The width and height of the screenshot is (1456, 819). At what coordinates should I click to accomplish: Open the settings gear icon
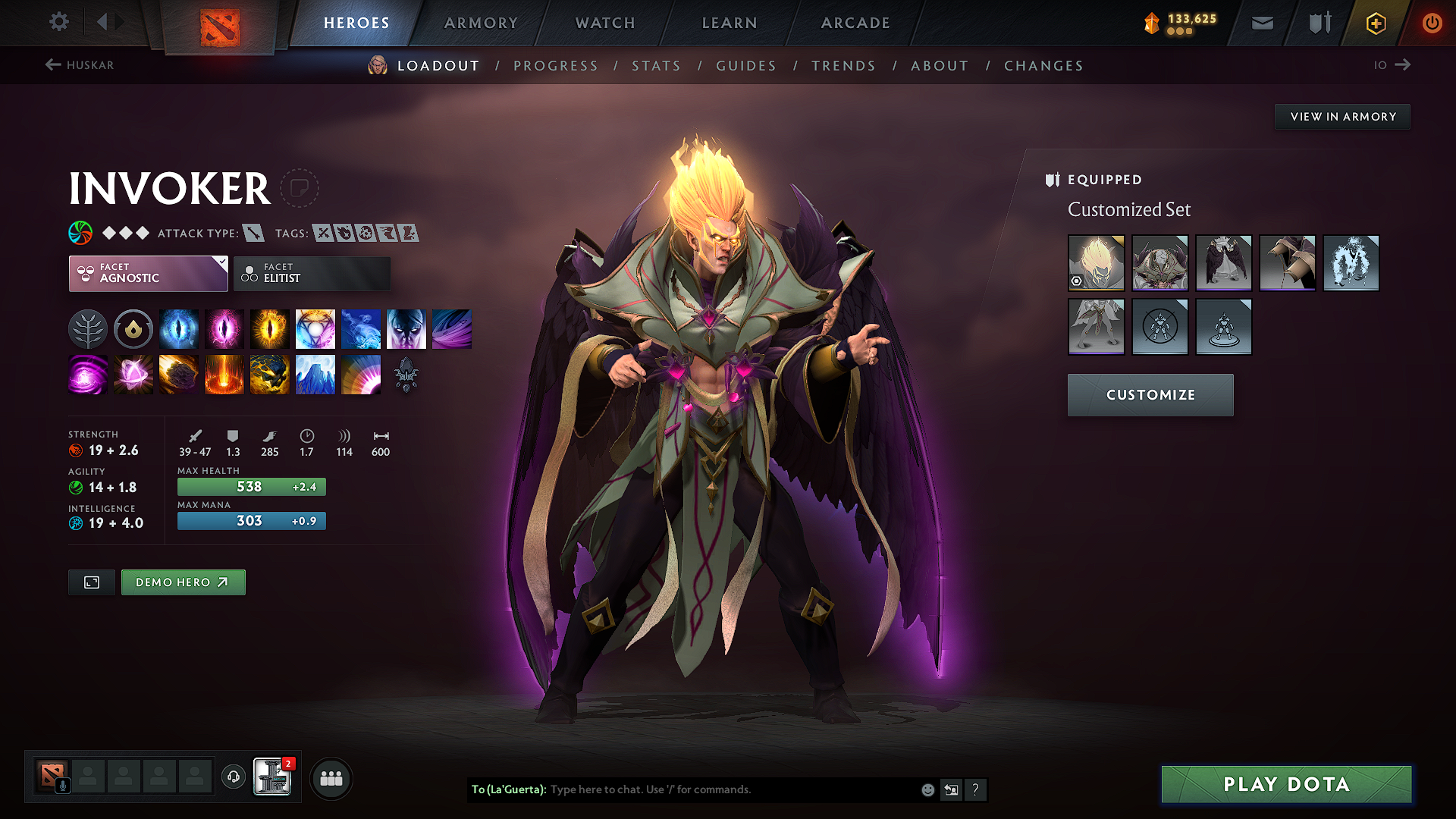pos(58,23)
